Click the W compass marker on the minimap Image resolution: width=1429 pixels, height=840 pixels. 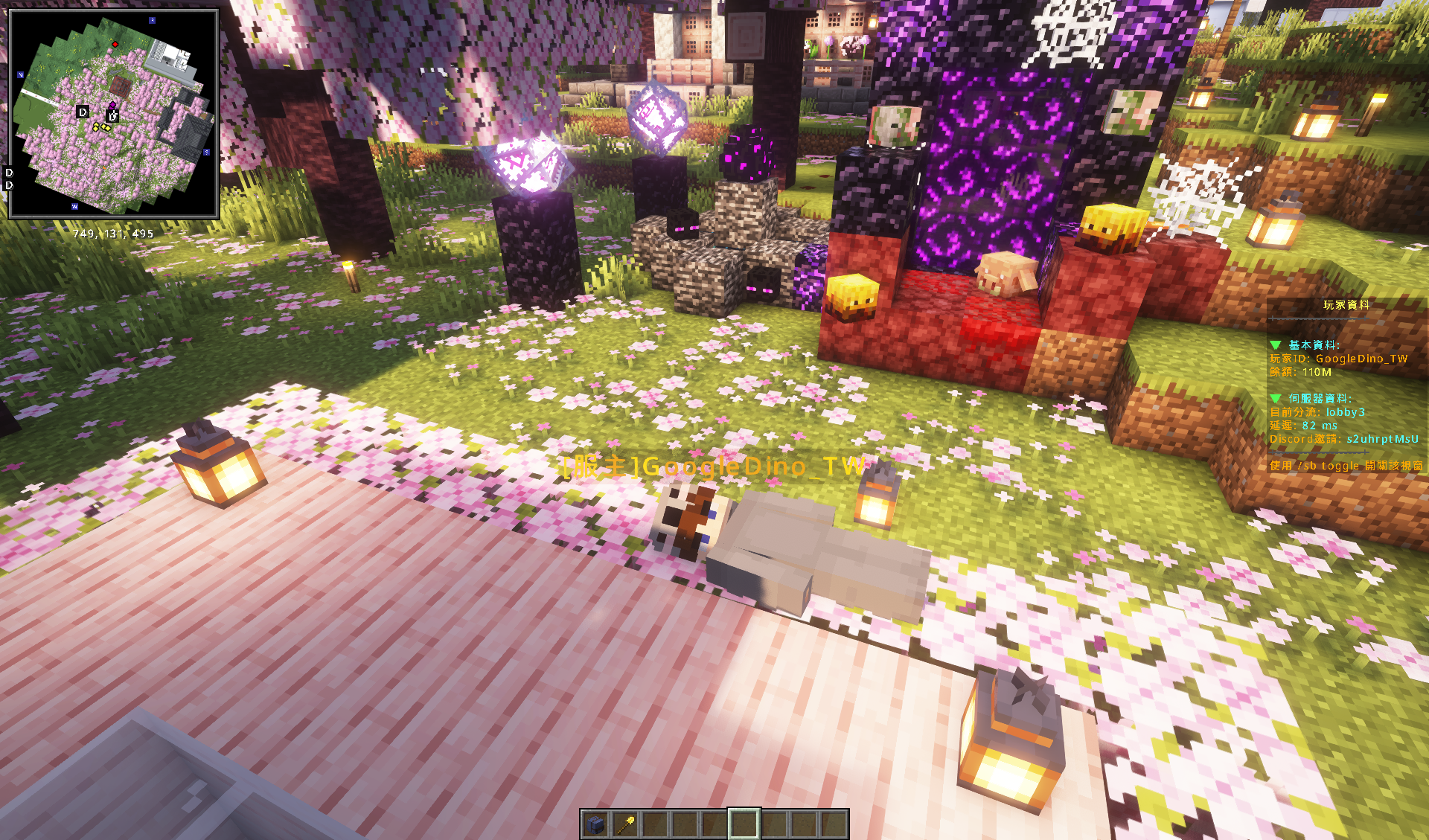point(74,206)
